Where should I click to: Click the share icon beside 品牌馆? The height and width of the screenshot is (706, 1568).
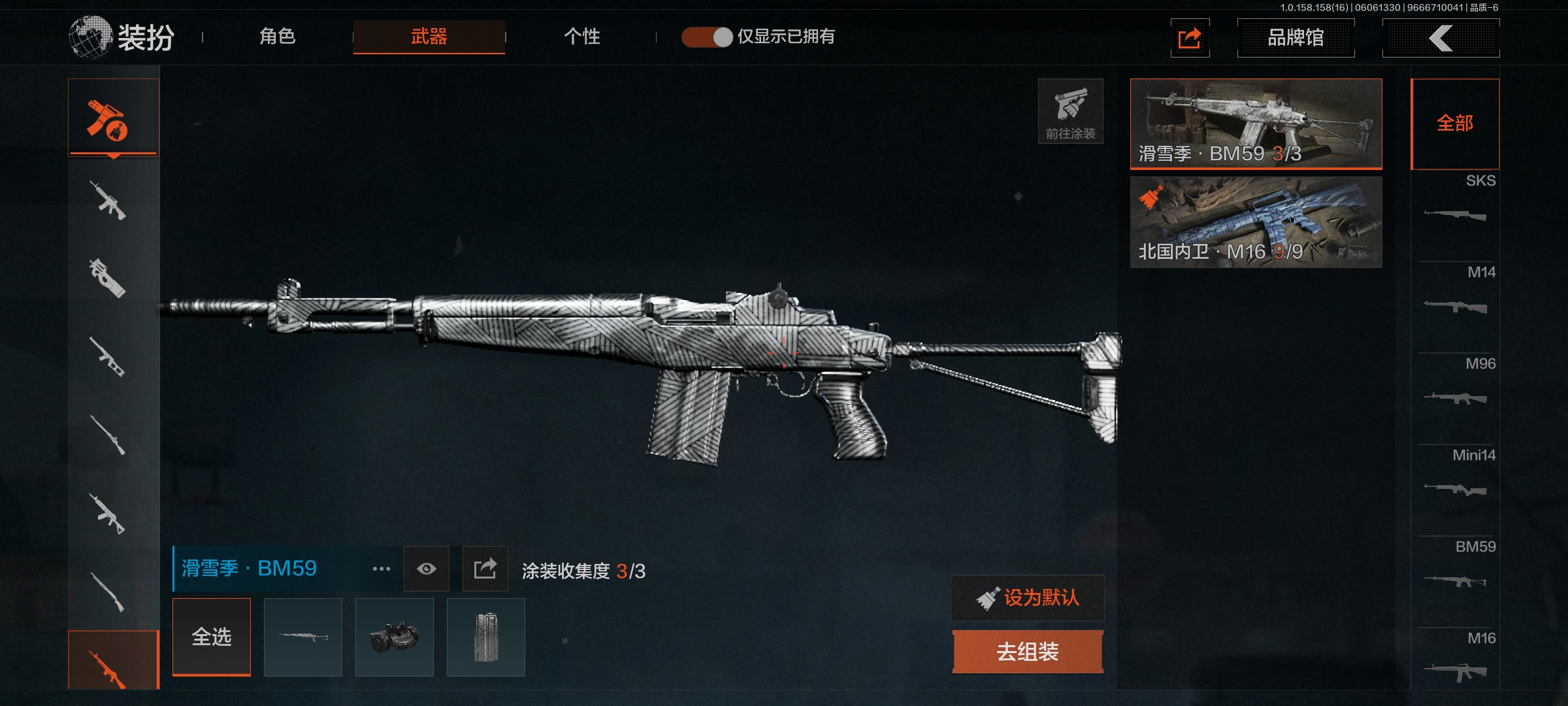(1190, 38)
